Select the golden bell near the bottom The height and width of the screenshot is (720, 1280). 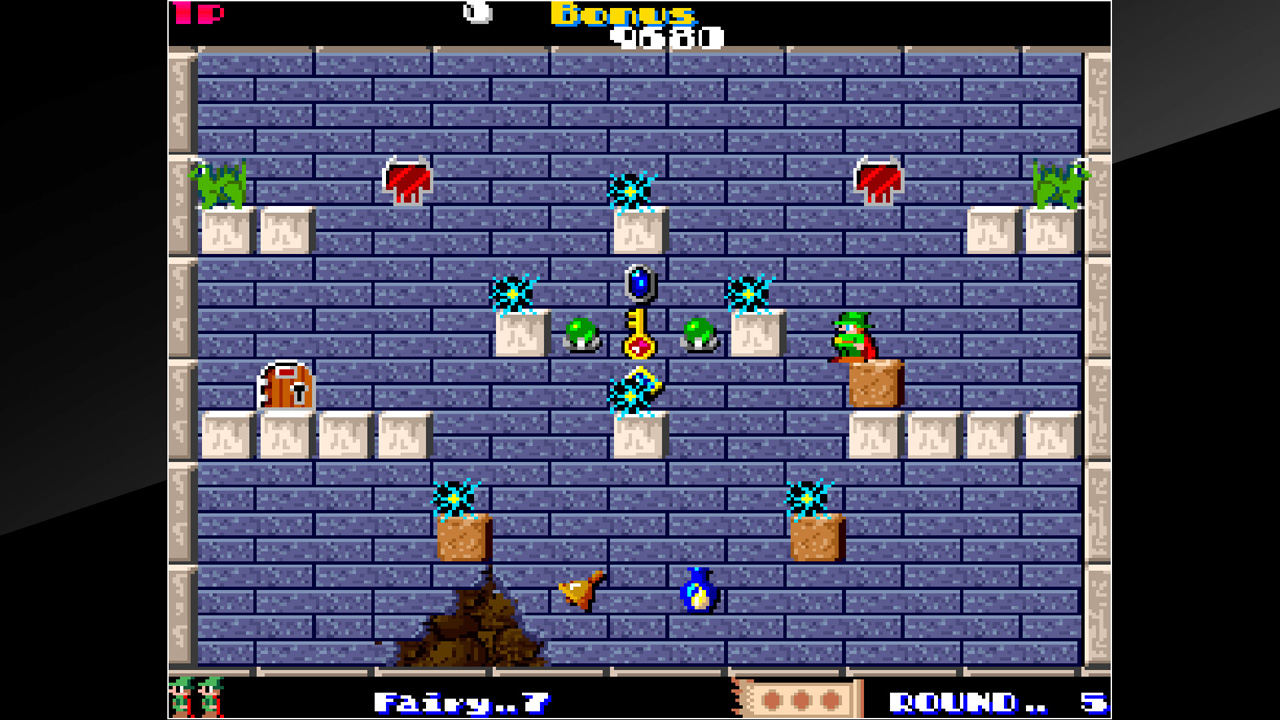tap(578, 592)
